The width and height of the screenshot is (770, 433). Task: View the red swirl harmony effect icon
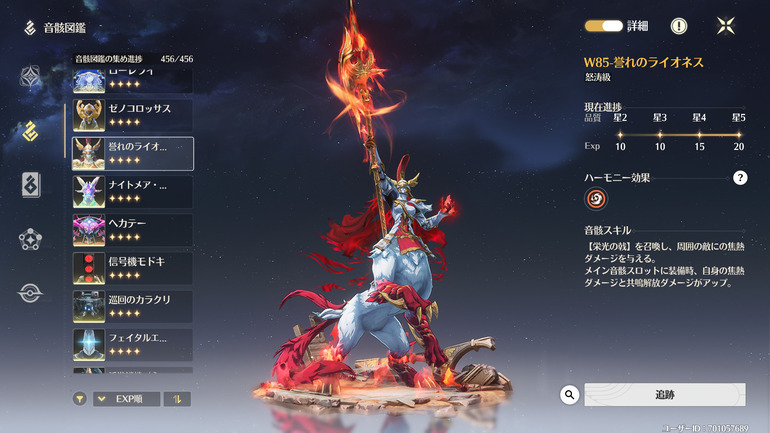click(x=596, y=199)
